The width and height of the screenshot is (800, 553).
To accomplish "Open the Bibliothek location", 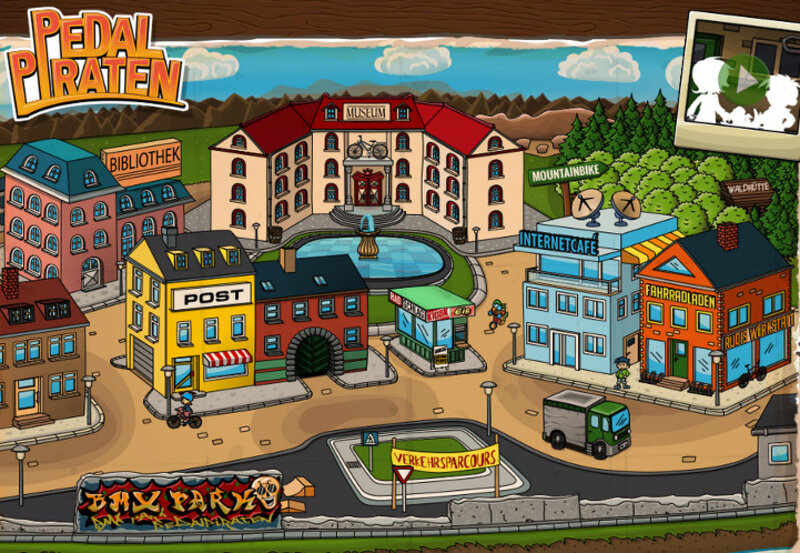I will click(x=141, y=159).
